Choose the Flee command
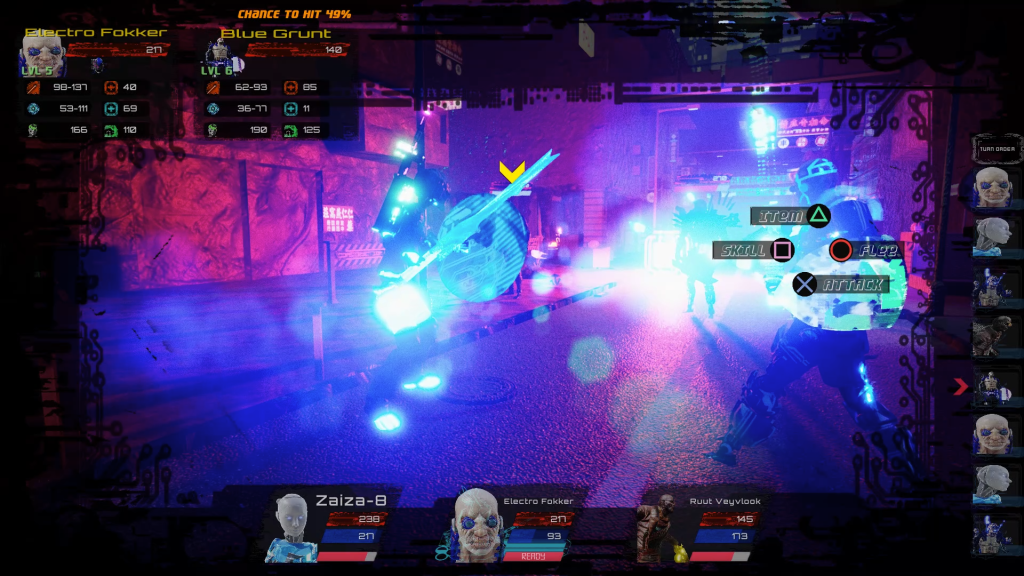This screenshot has width=1024, height=576. pos(867,250)
